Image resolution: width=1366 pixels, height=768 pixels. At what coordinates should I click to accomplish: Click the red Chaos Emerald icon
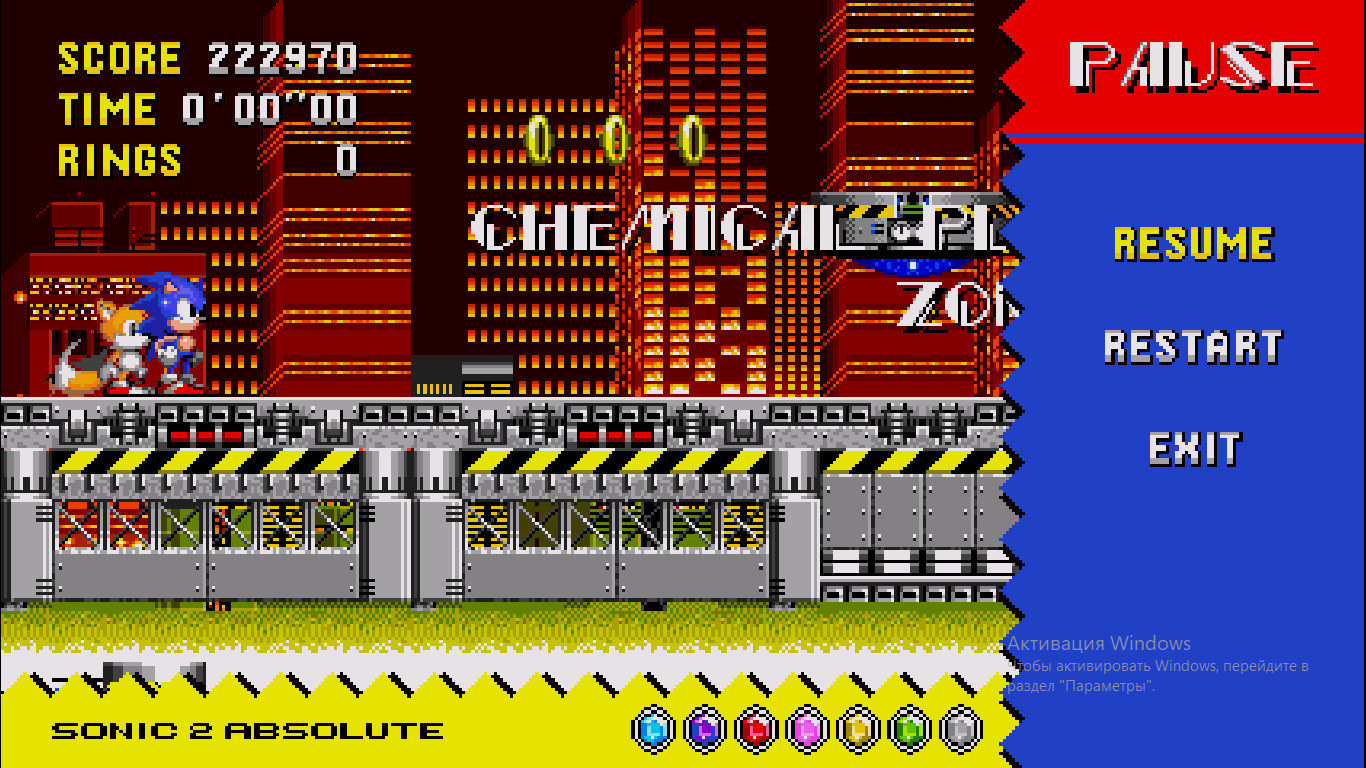point(755,730)
